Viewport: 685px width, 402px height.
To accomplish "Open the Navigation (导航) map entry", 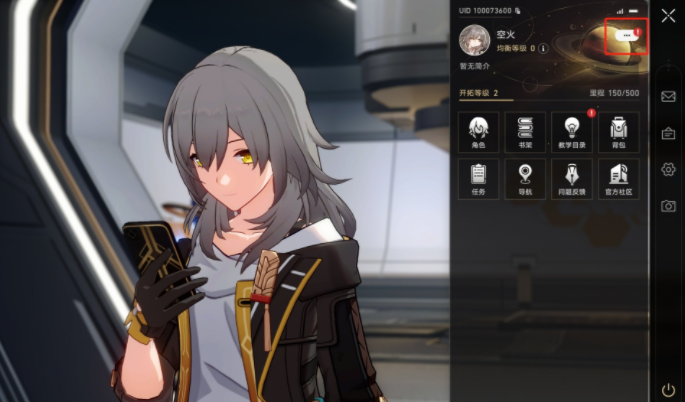I will 525,179.
